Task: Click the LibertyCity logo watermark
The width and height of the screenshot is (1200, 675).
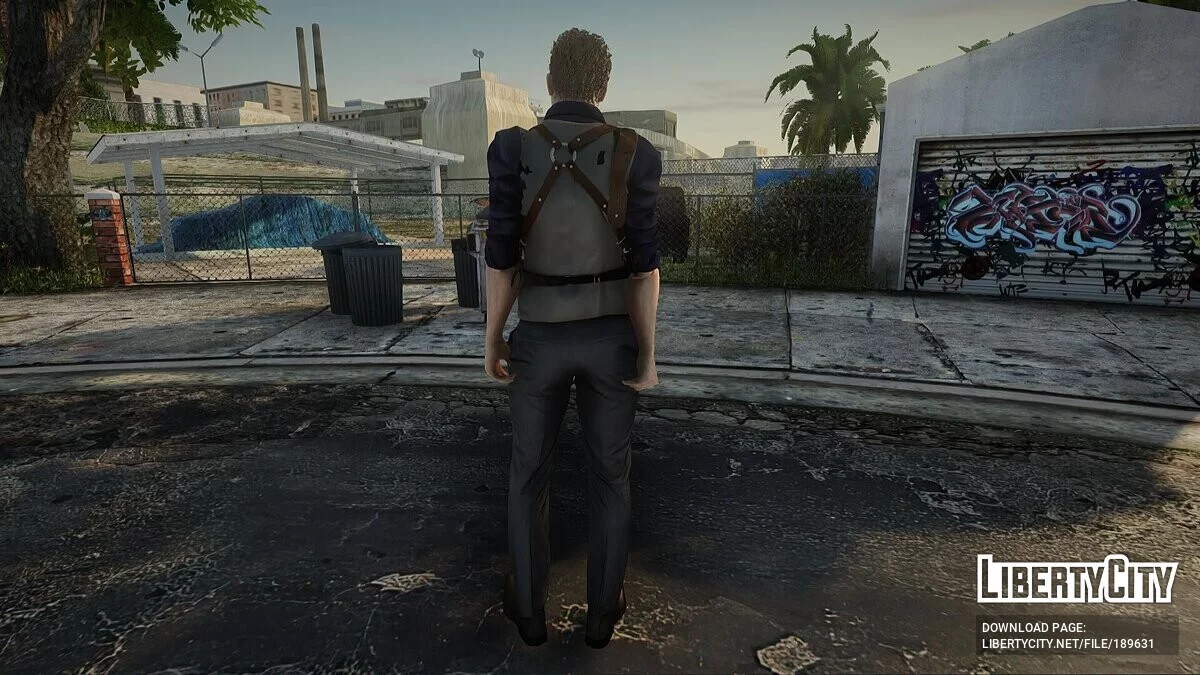Action: [x=1076, y=579]
